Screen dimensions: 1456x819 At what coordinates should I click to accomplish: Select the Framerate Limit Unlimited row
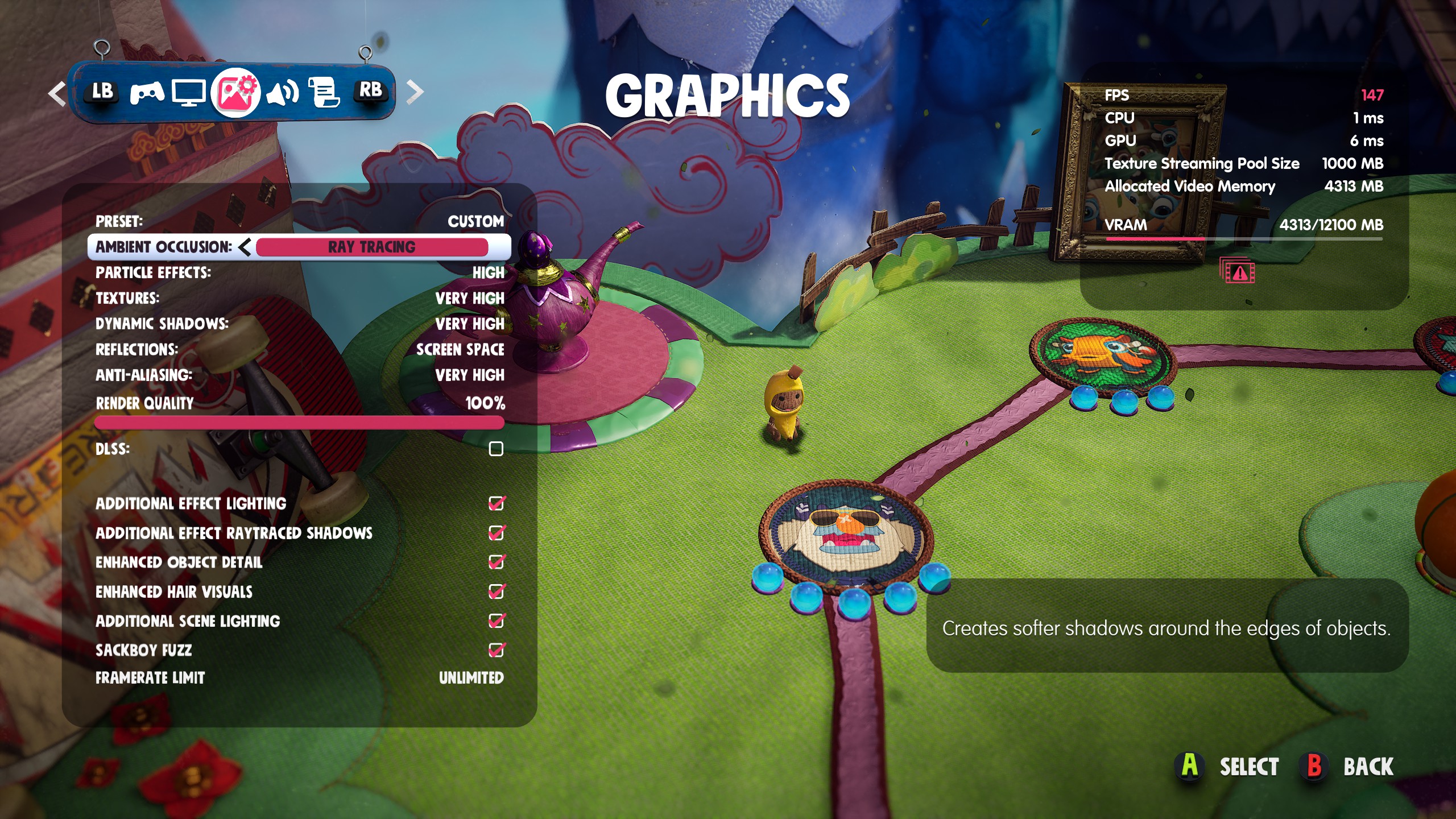[299, 678]
